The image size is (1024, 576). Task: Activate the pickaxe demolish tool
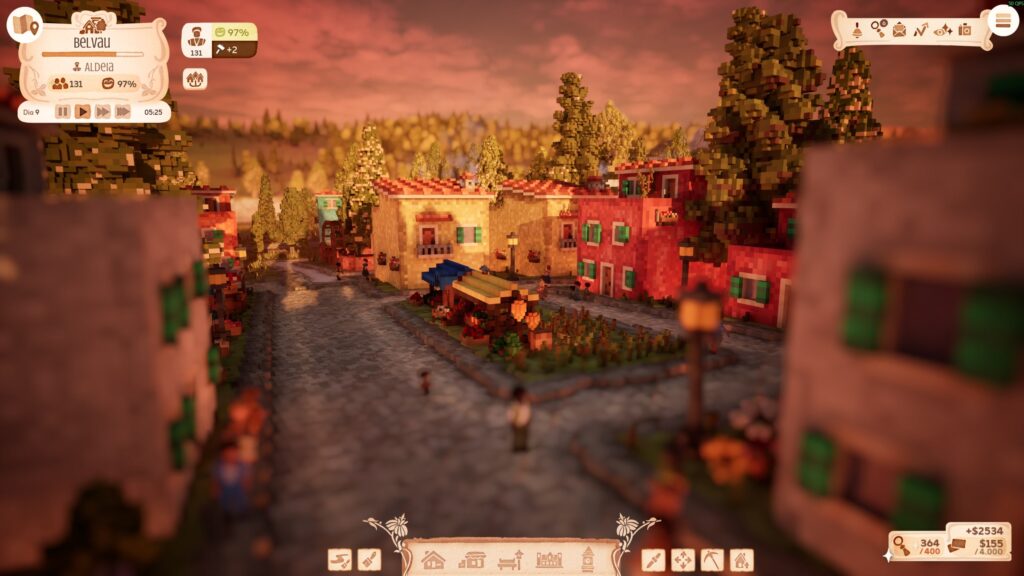(712, 560)
